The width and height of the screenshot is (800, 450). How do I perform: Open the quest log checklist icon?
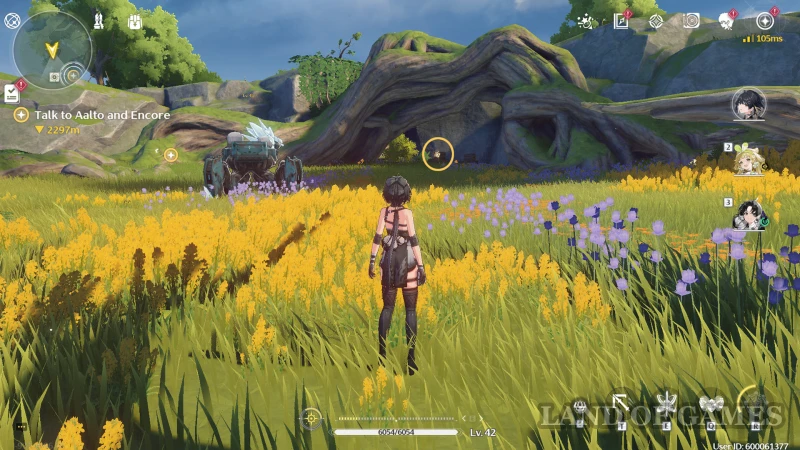pyautogui.click(x=11, y=94)
